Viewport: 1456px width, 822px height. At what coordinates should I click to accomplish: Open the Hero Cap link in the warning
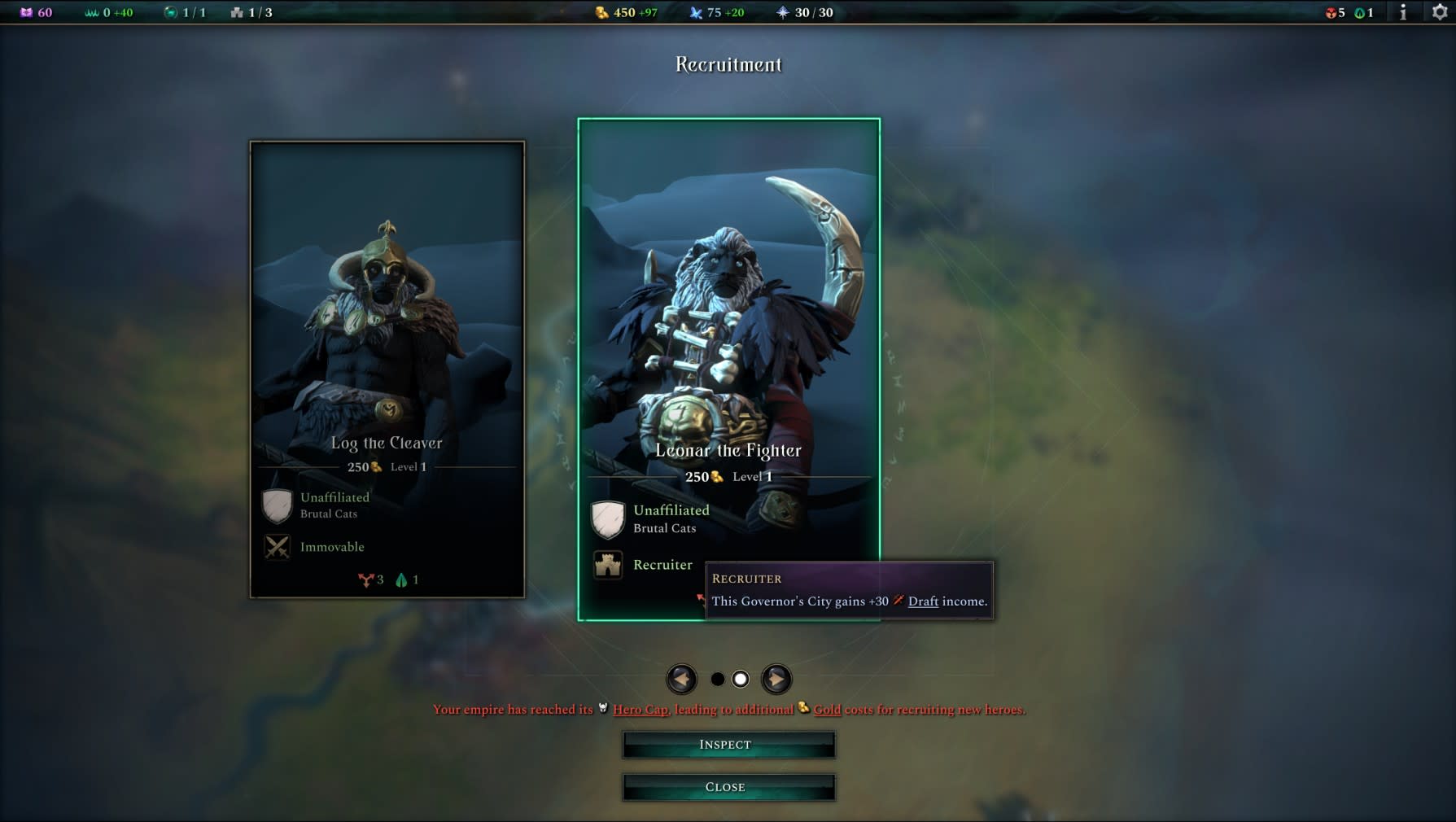[x=642, y=709]
